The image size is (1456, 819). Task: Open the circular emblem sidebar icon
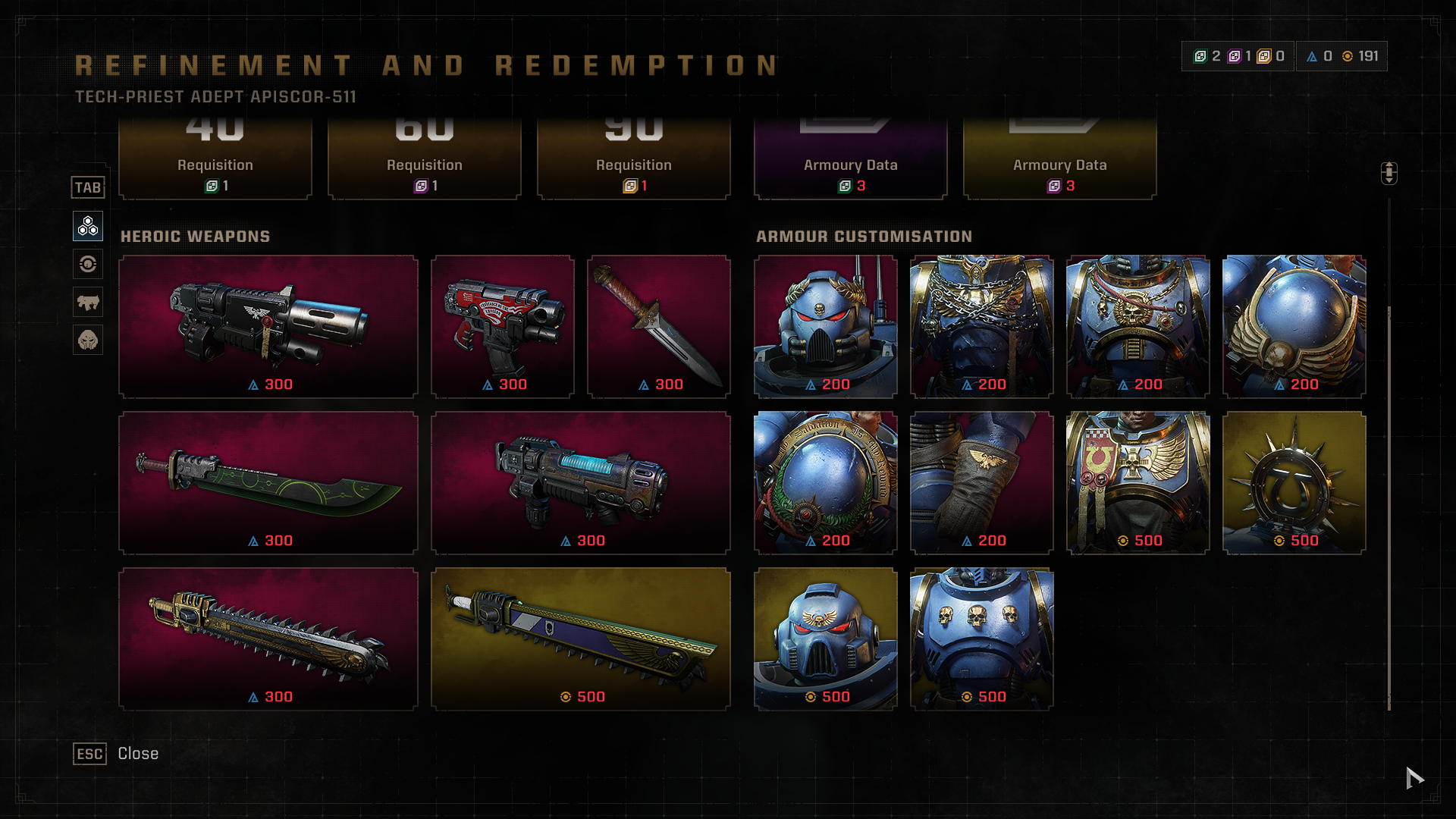coord(87,264)
